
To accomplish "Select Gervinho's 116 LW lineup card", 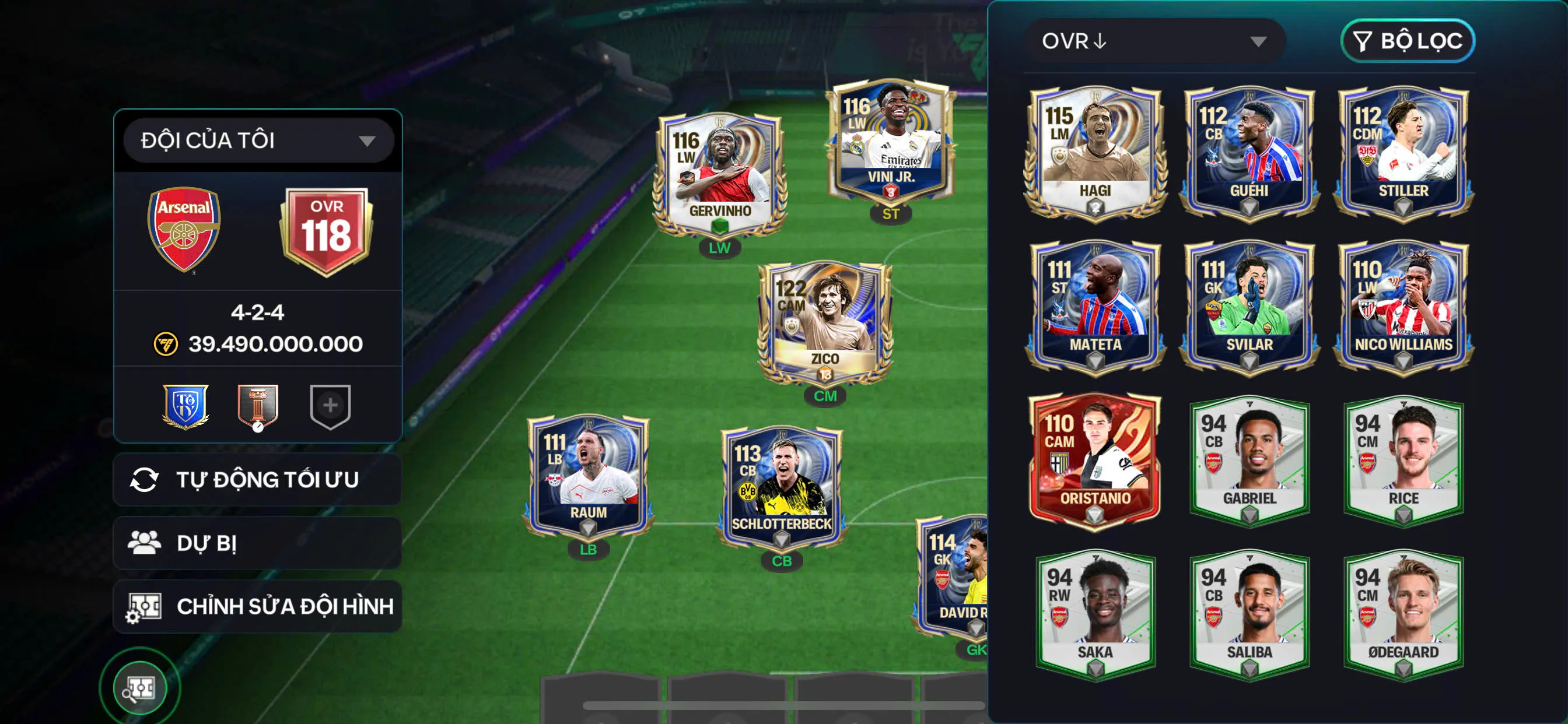I will point(720,175).
